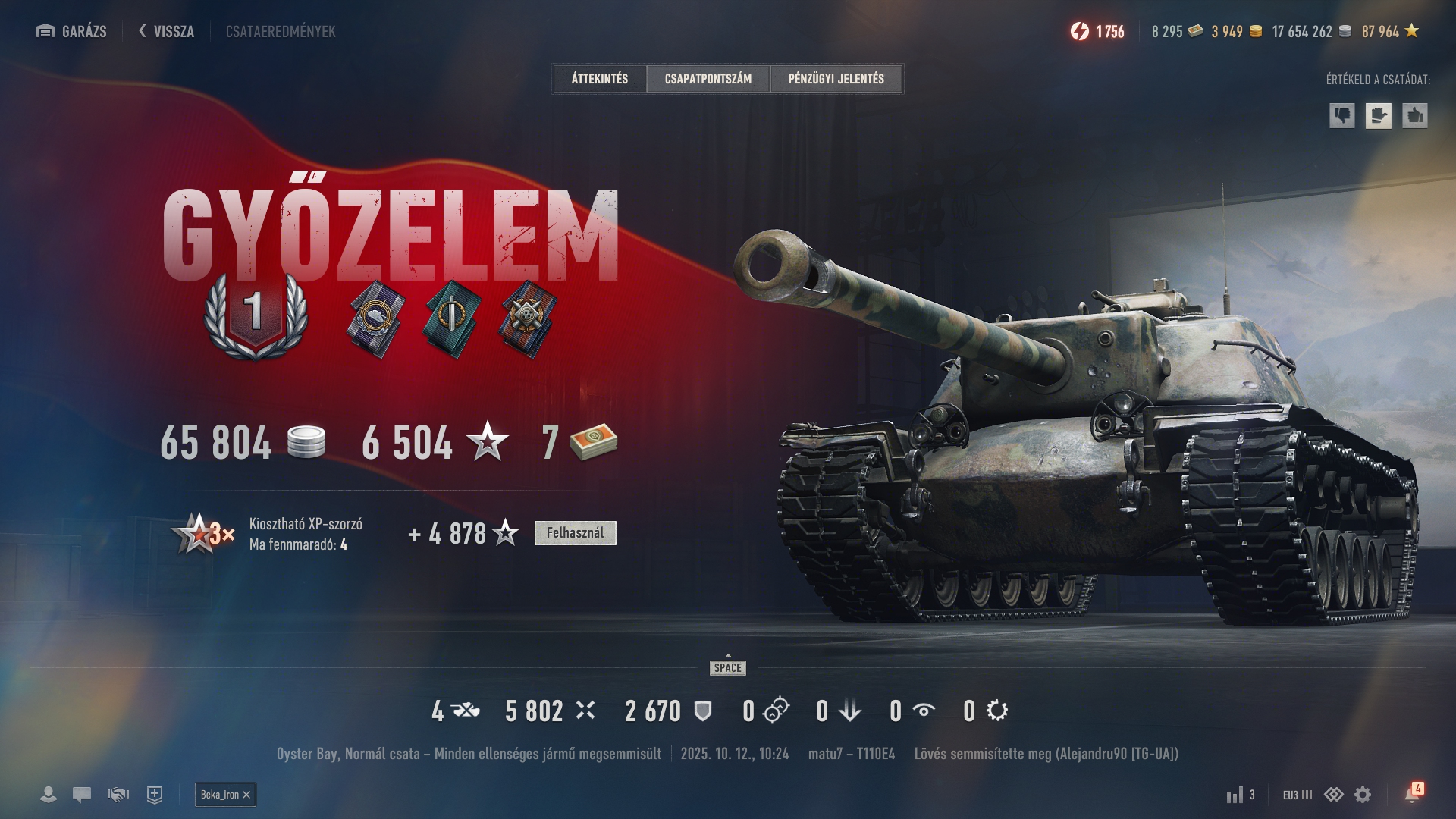Rate the battle with the neutral hand

1379,116
